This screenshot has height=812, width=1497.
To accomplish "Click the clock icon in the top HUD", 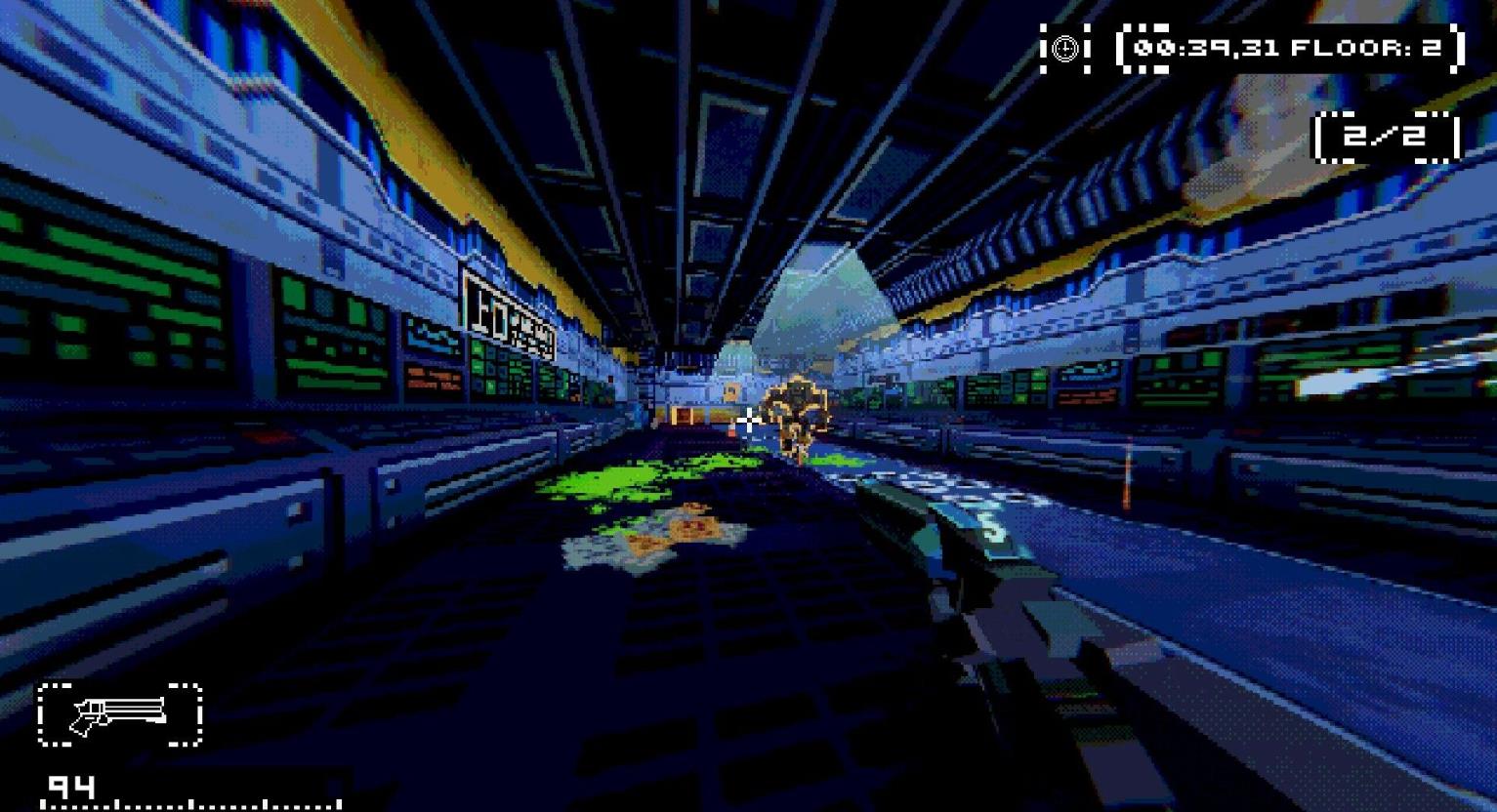I will pos(1064,49).
